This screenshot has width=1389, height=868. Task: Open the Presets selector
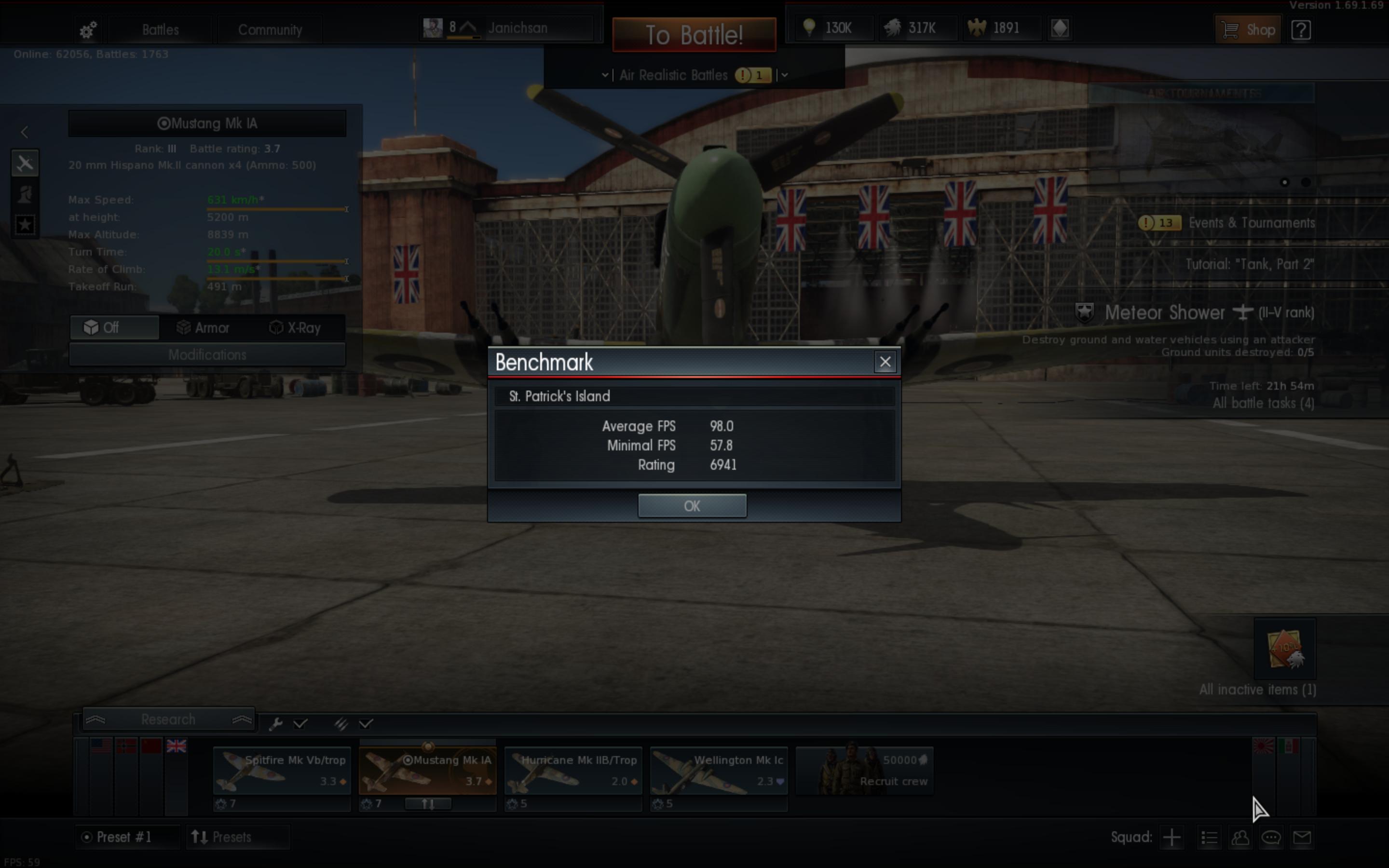tap(238, 837)
